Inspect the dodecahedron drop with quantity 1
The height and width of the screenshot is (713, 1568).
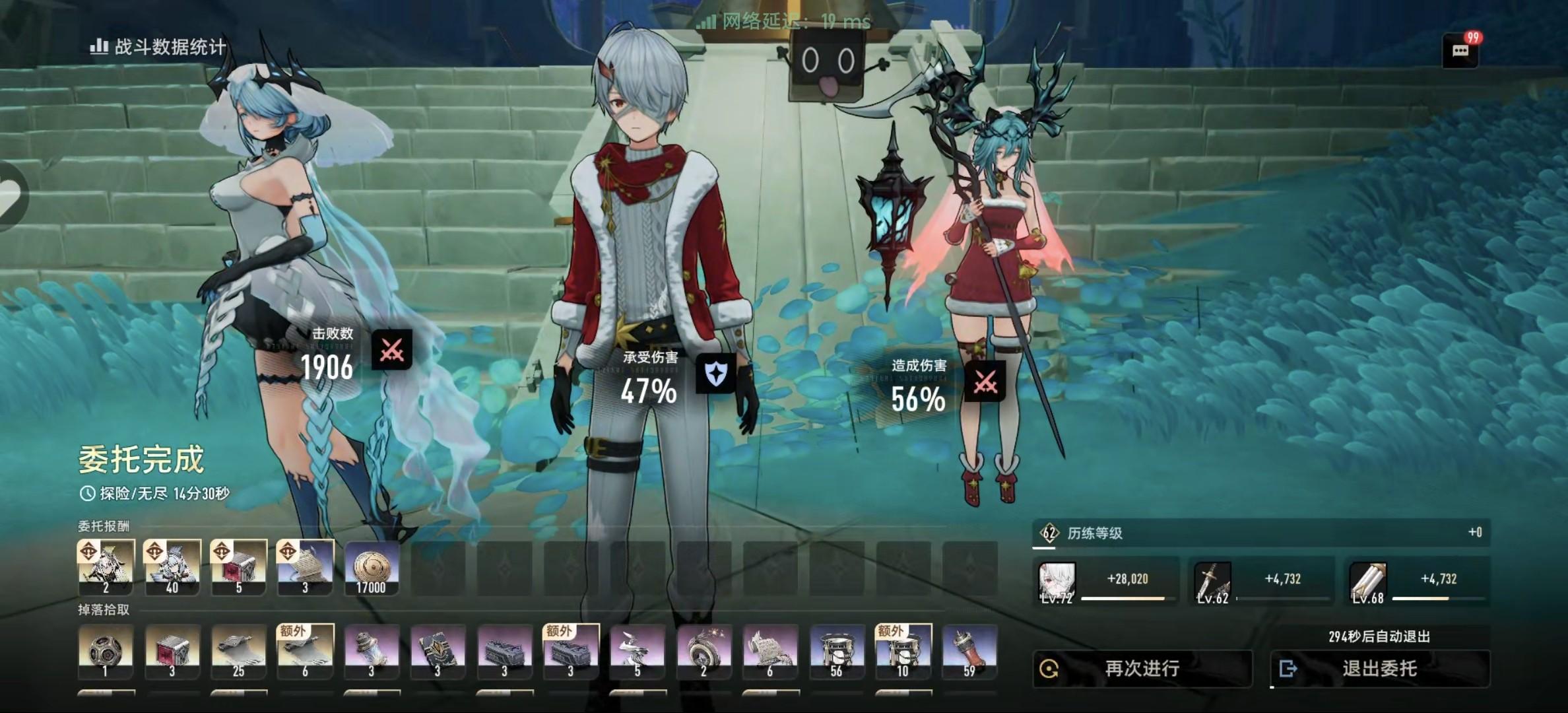click(106, 652)
